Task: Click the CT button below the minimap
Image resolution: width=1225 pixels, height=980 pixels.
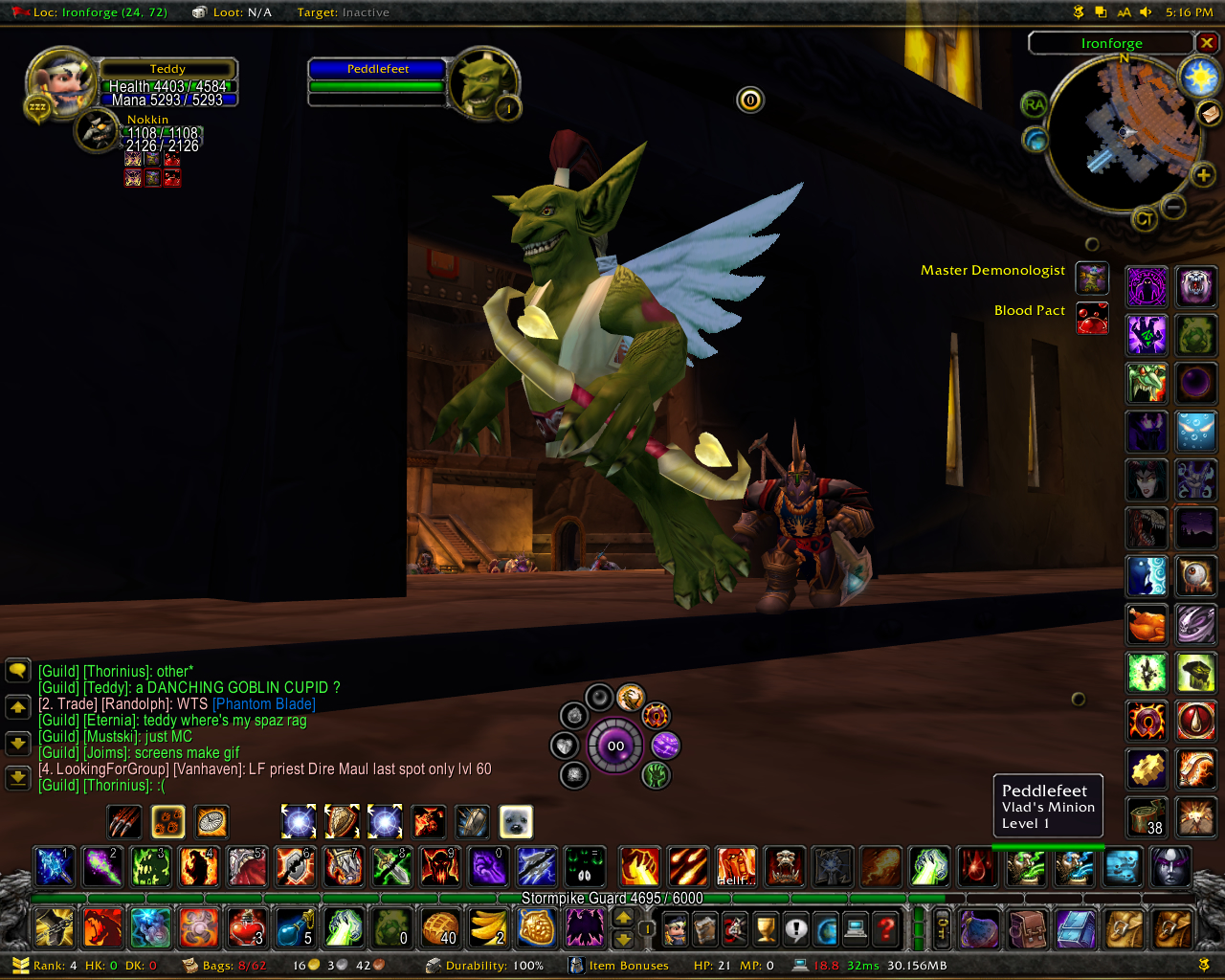Action: coord(1144,219)
